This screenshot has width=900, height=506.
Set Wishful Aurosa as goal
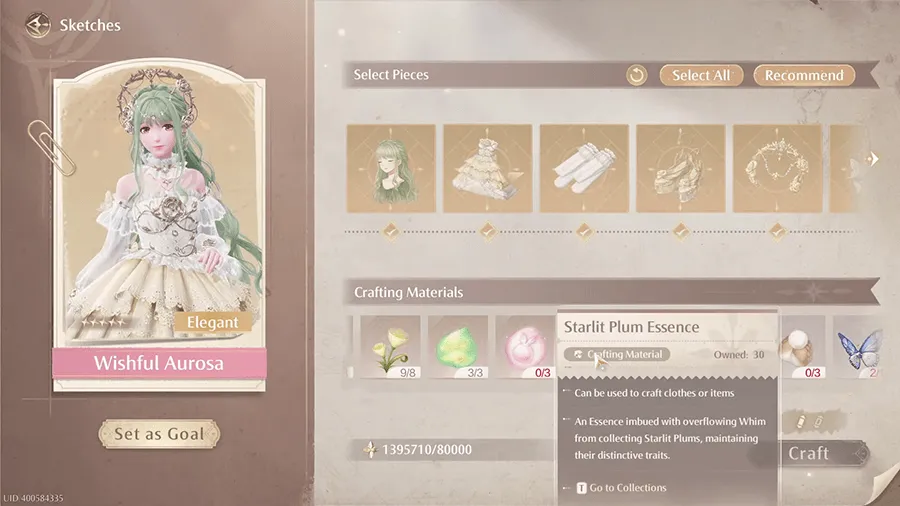(x=158, y=434)
